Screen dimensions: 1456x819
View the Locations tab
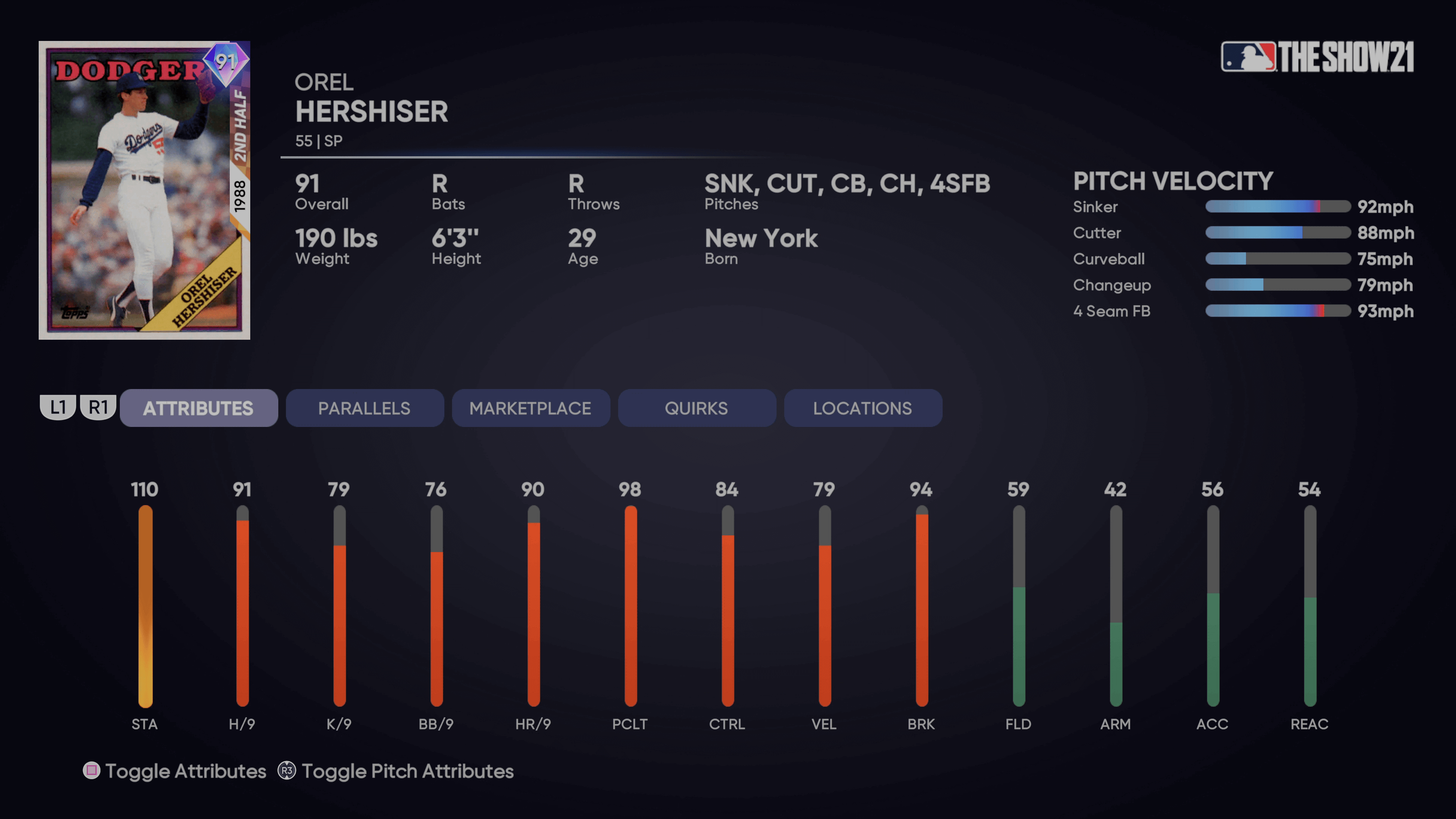point(863,408)
